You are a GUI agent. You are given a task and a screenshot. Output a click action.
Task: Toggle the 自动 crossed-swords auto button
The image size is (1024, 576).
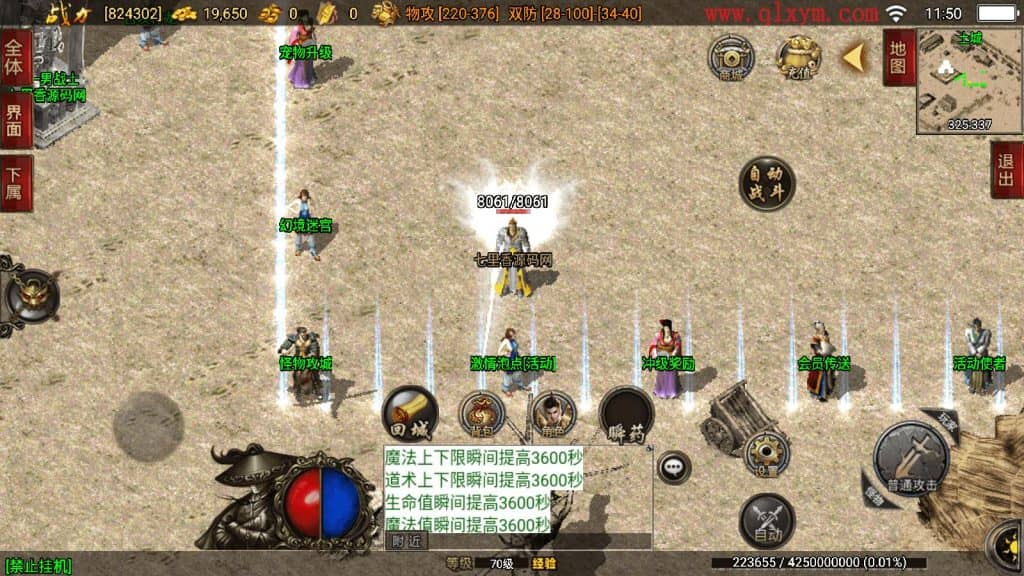pos(767,521)
